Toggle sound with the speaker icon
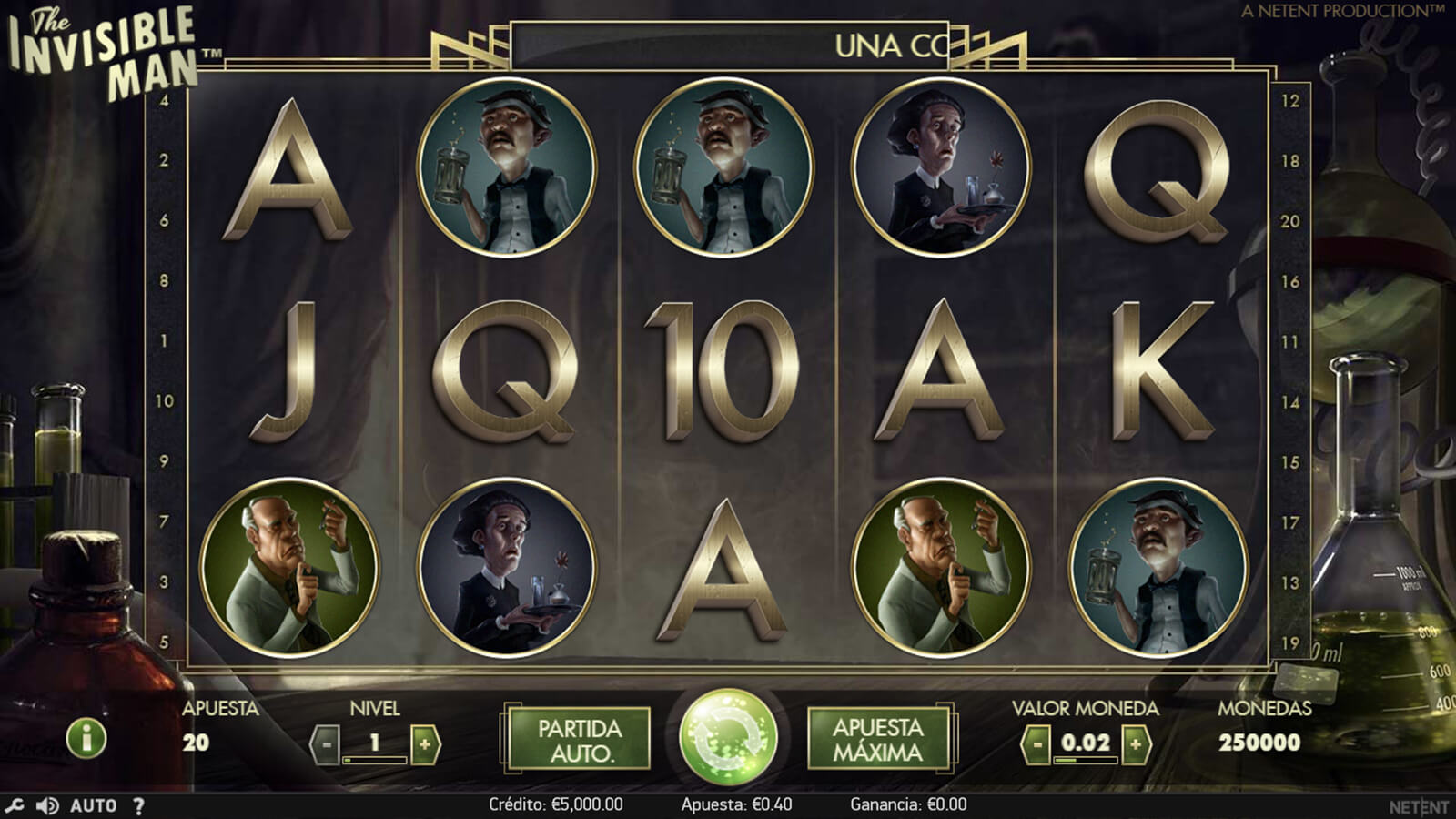1456x819 pixels. pos(46,805)
